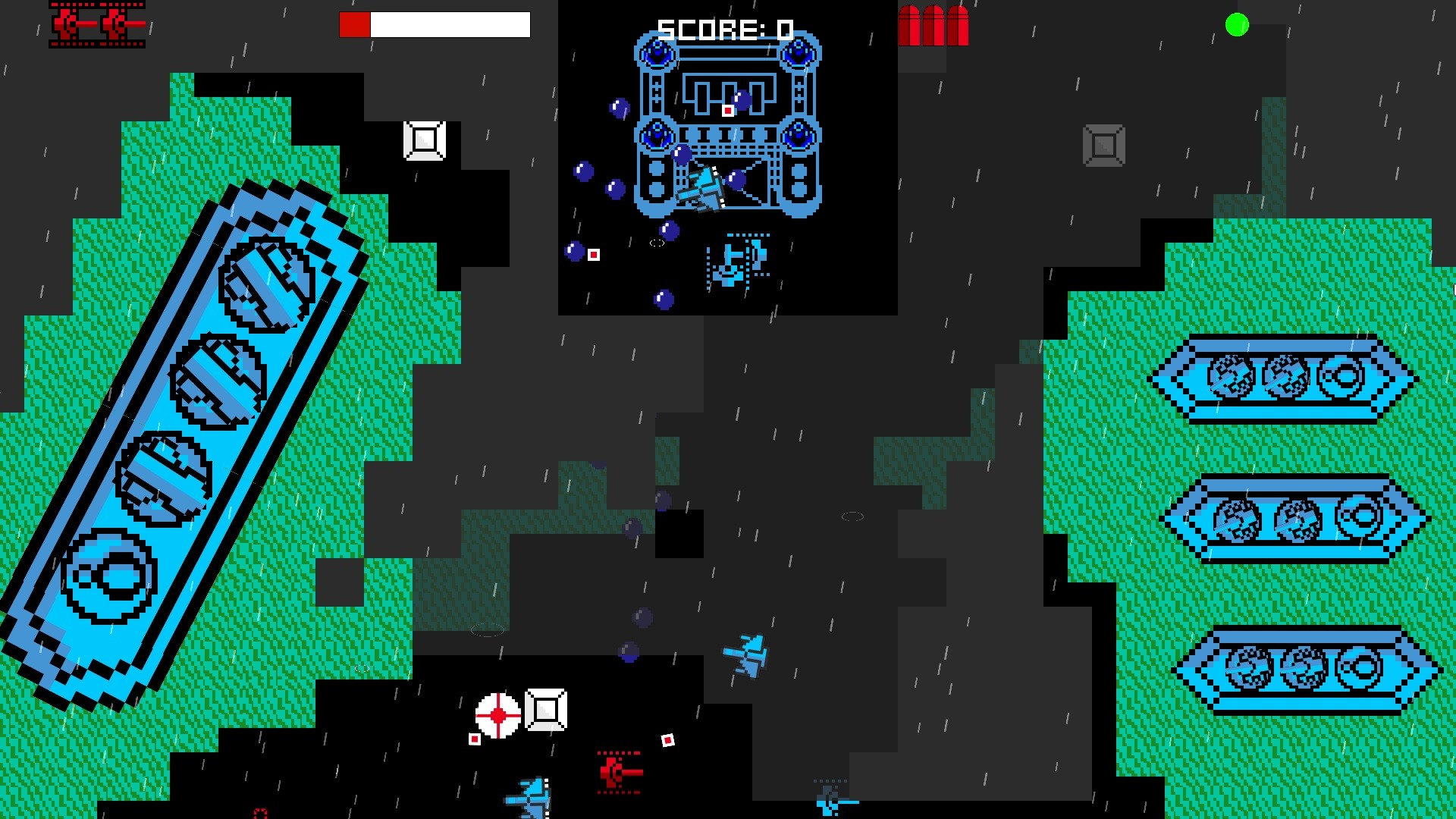
Task: Click the red segment of the health bar
Action: [x=355, y=24]
